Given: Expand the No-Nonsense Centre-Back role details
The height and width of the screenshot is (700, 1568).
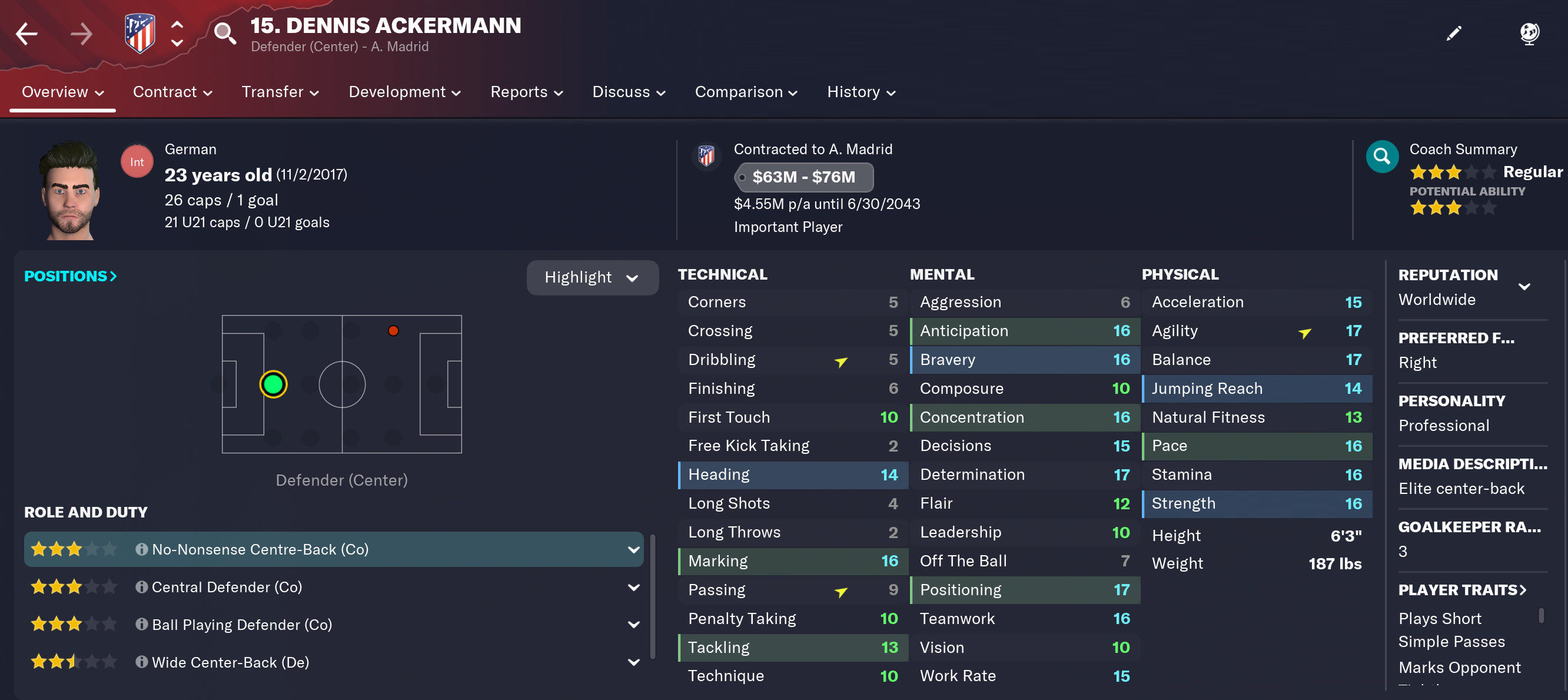Looking at the screenshot, I should (x=633, y=550).
